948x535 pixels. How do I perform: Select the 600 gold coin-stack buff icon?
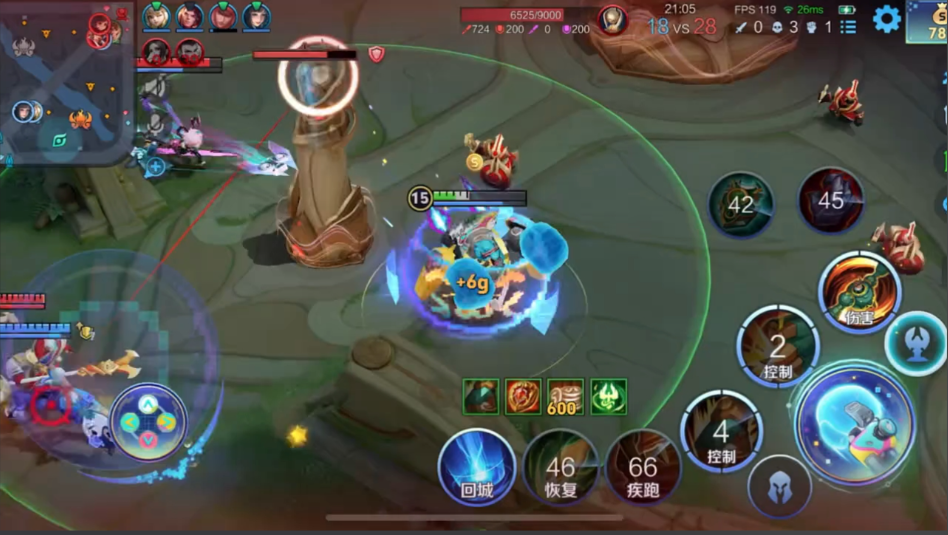pos(565,397)
